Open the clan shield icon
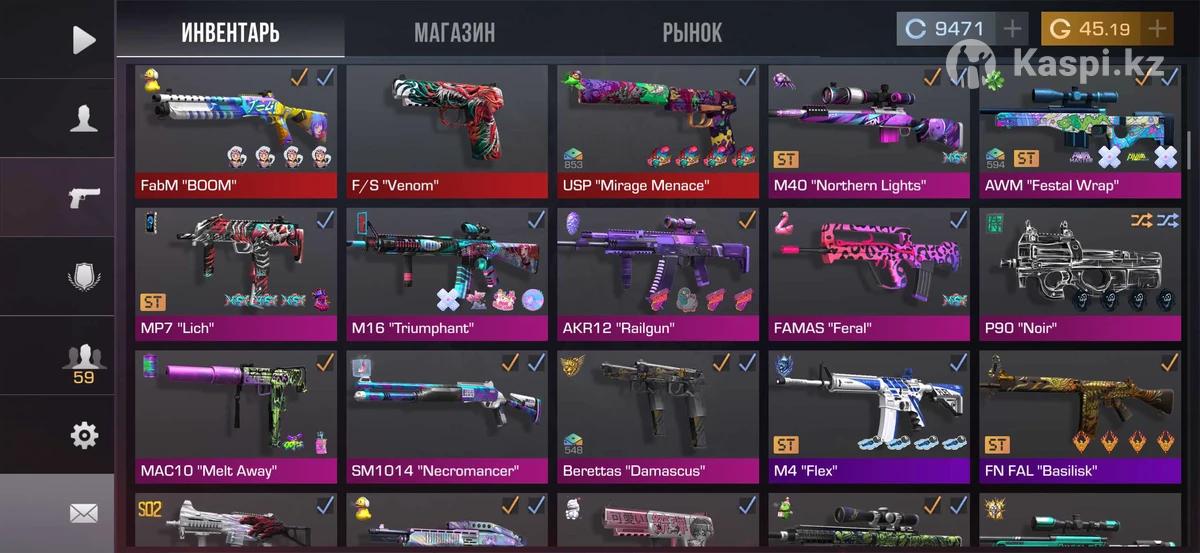Viewport: 1200px width, 553px height. tap(83, 276)
